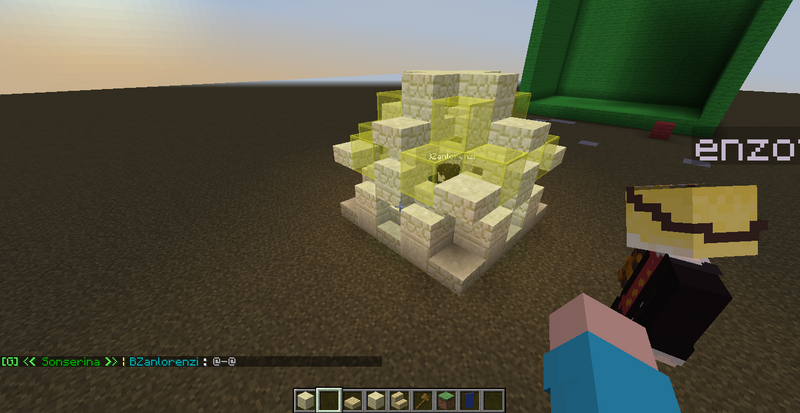Select the sandstone slab hotbar slot
Screen dimensions: 800x413
(352, 401)
